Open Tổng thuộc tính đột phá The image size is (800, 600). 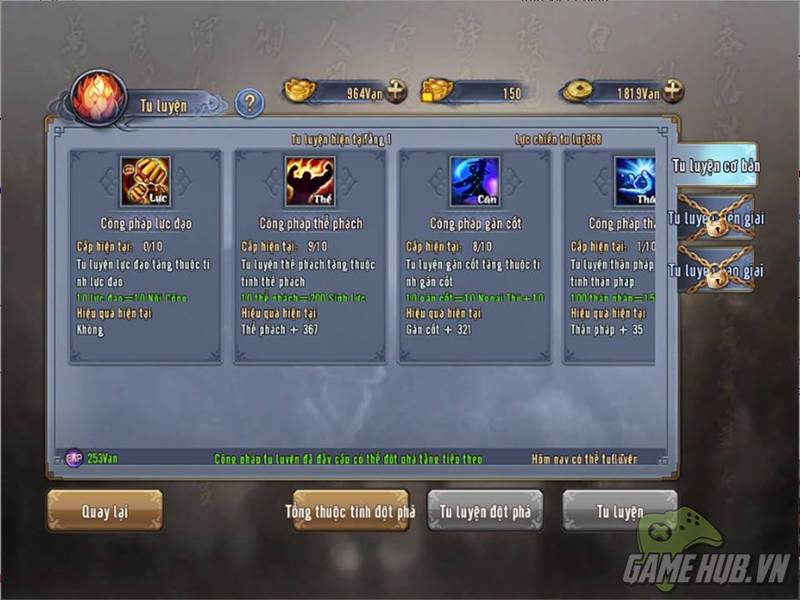pos(350,511)
